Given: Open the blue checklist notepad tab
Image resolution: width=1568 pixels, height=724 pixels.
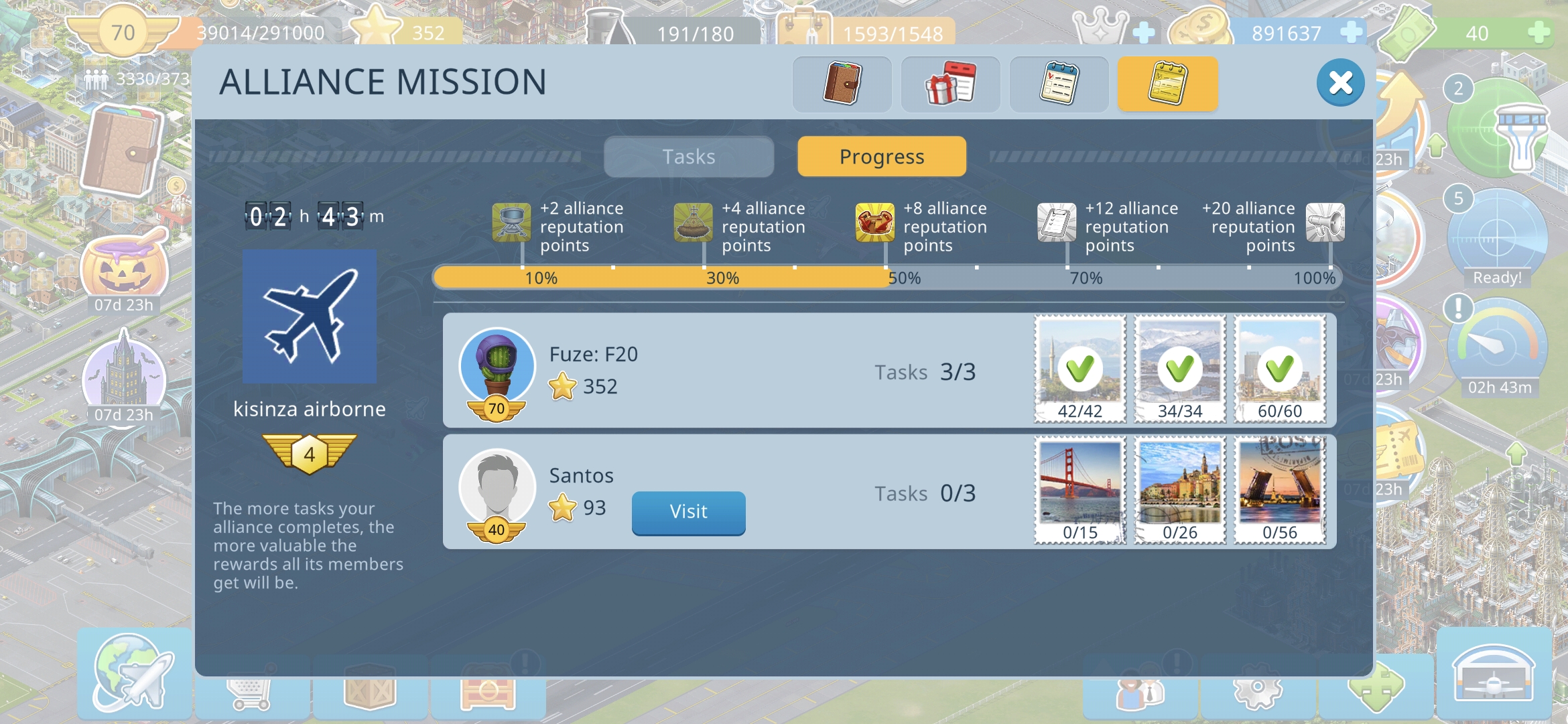Looking at the screenshot, I should pyautogui.click(x=1059, y=84).
